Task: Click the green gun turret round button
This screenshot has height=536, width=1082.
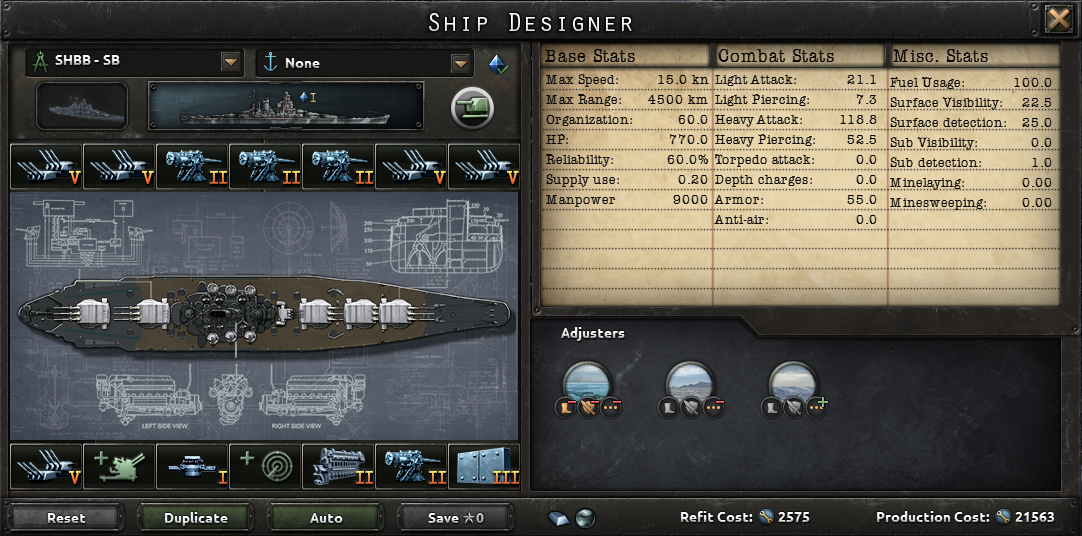Action: [x=472, y=107]
